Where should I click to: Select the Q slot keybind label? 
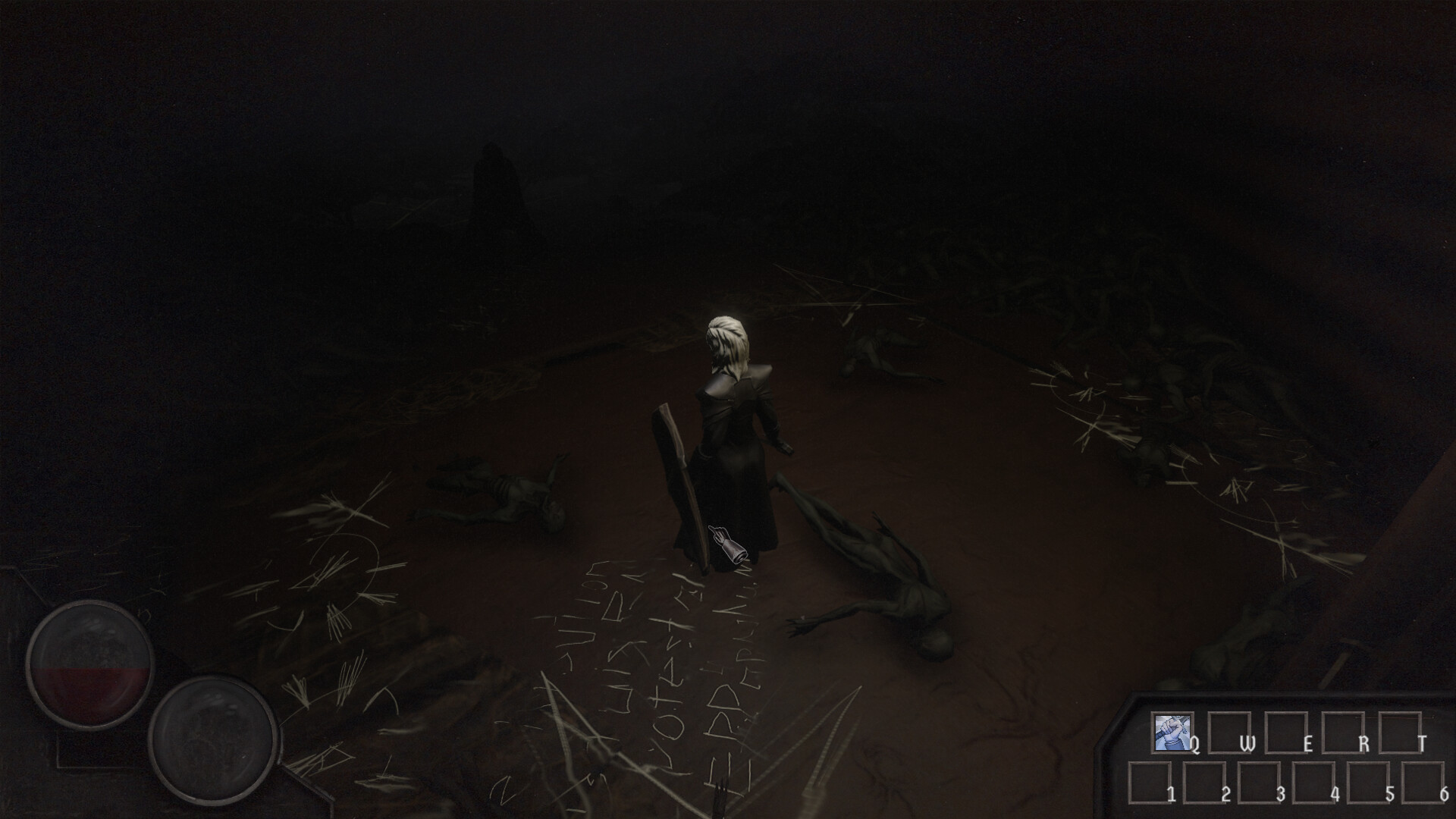click(x=1196, y=745)
